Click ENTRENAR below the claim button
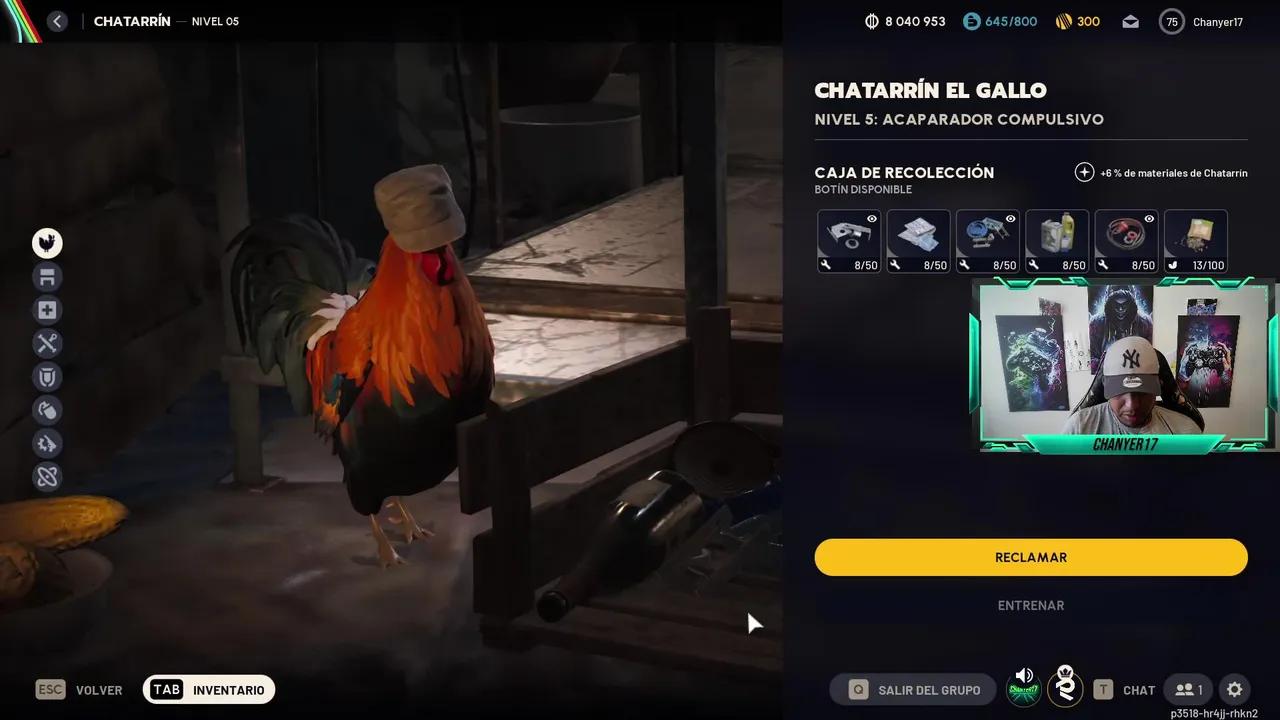The height and width of the screenshot is (720, 1280). coord(1030,605)
